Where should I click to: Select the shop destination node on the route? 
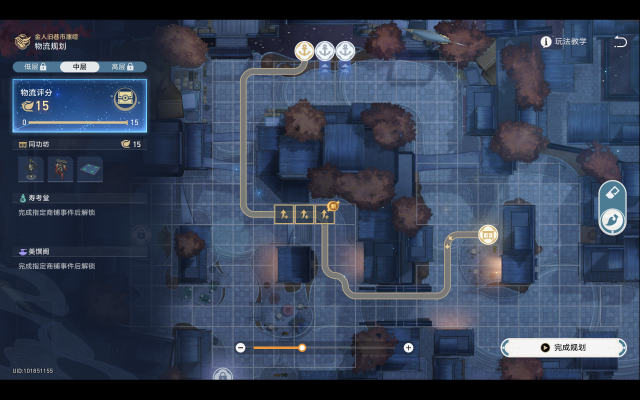487,234
